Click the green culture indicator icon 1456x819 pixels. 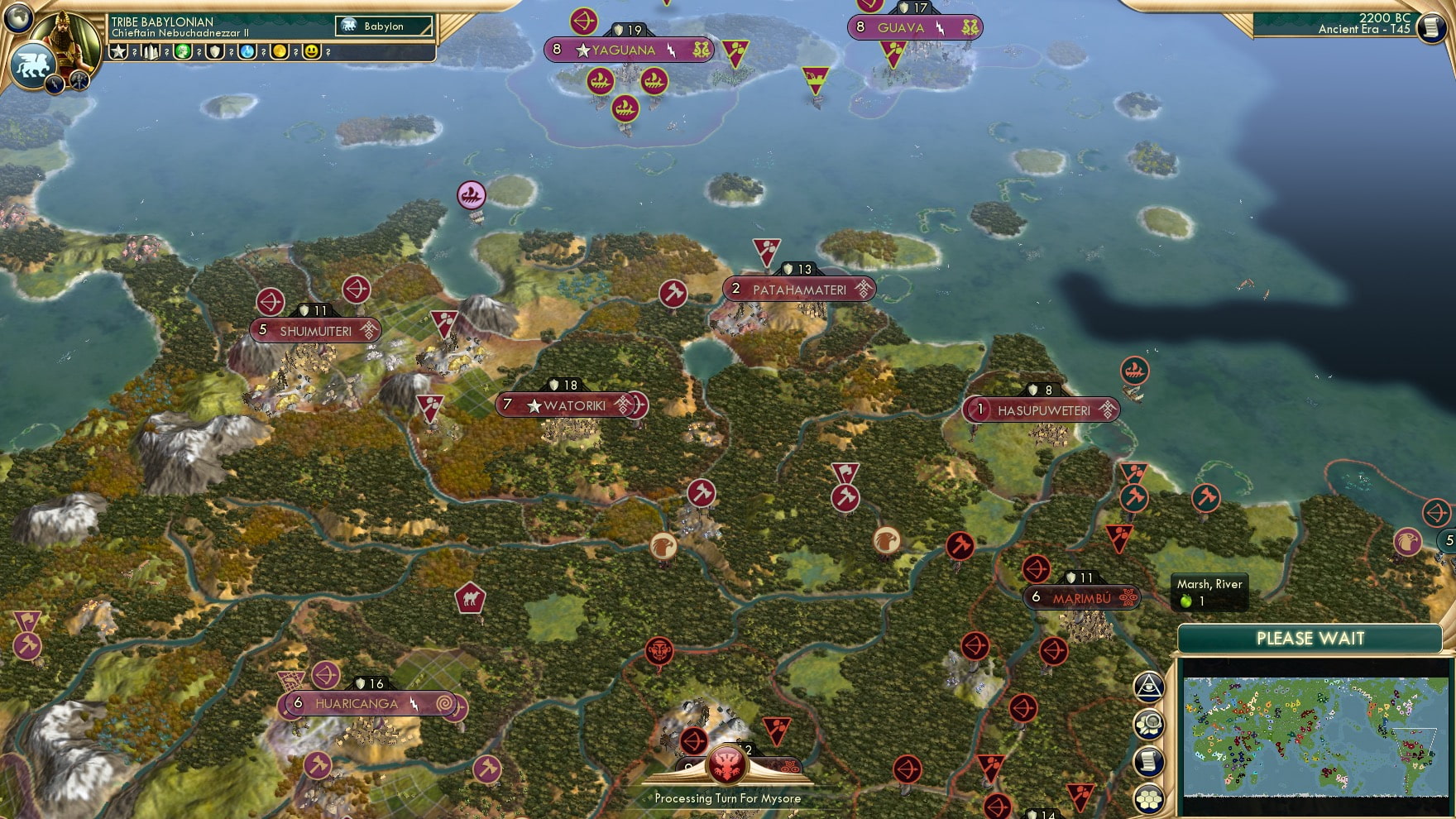(184, 53)
